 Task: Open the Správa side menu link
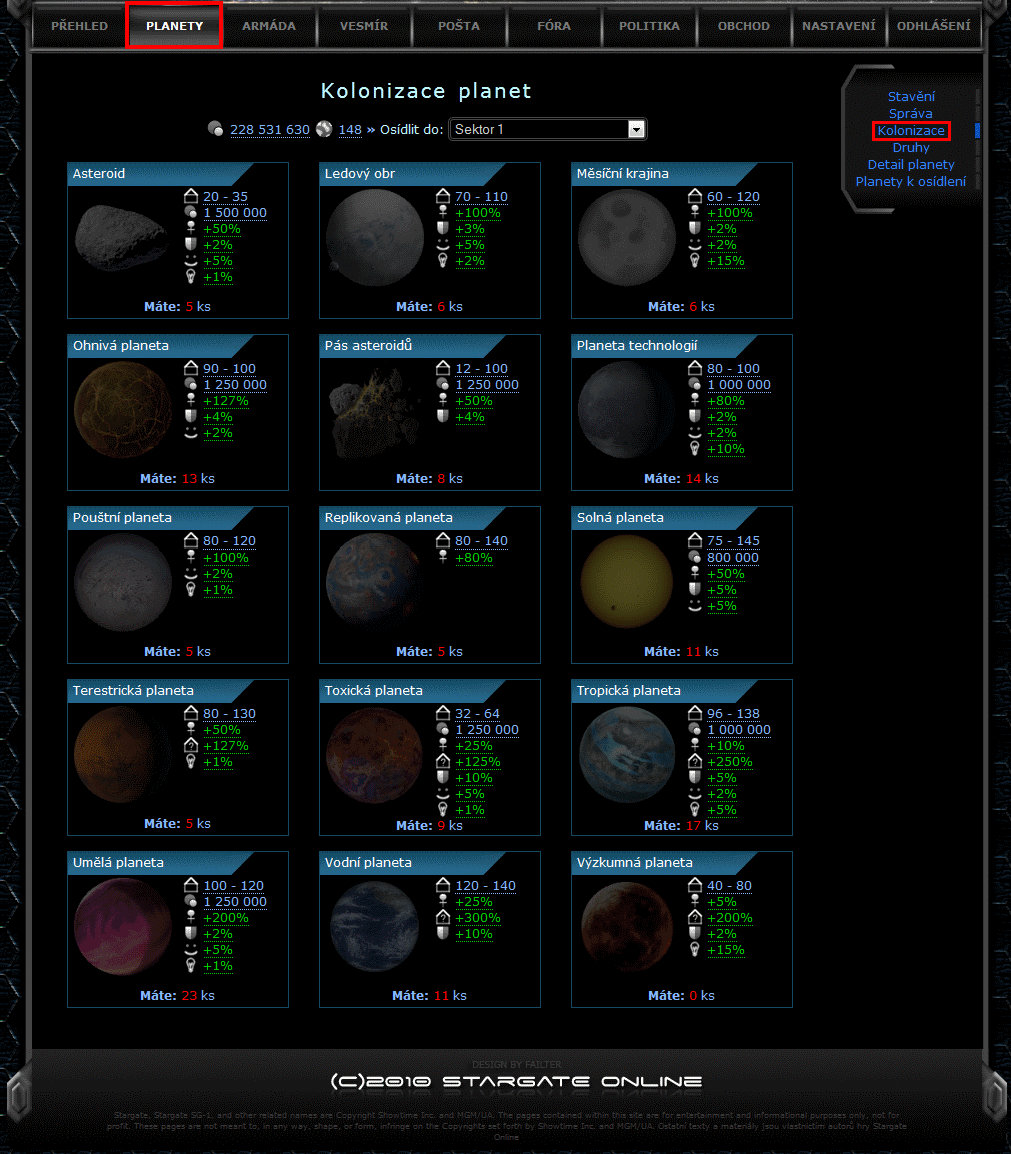[x=911, y=114]
